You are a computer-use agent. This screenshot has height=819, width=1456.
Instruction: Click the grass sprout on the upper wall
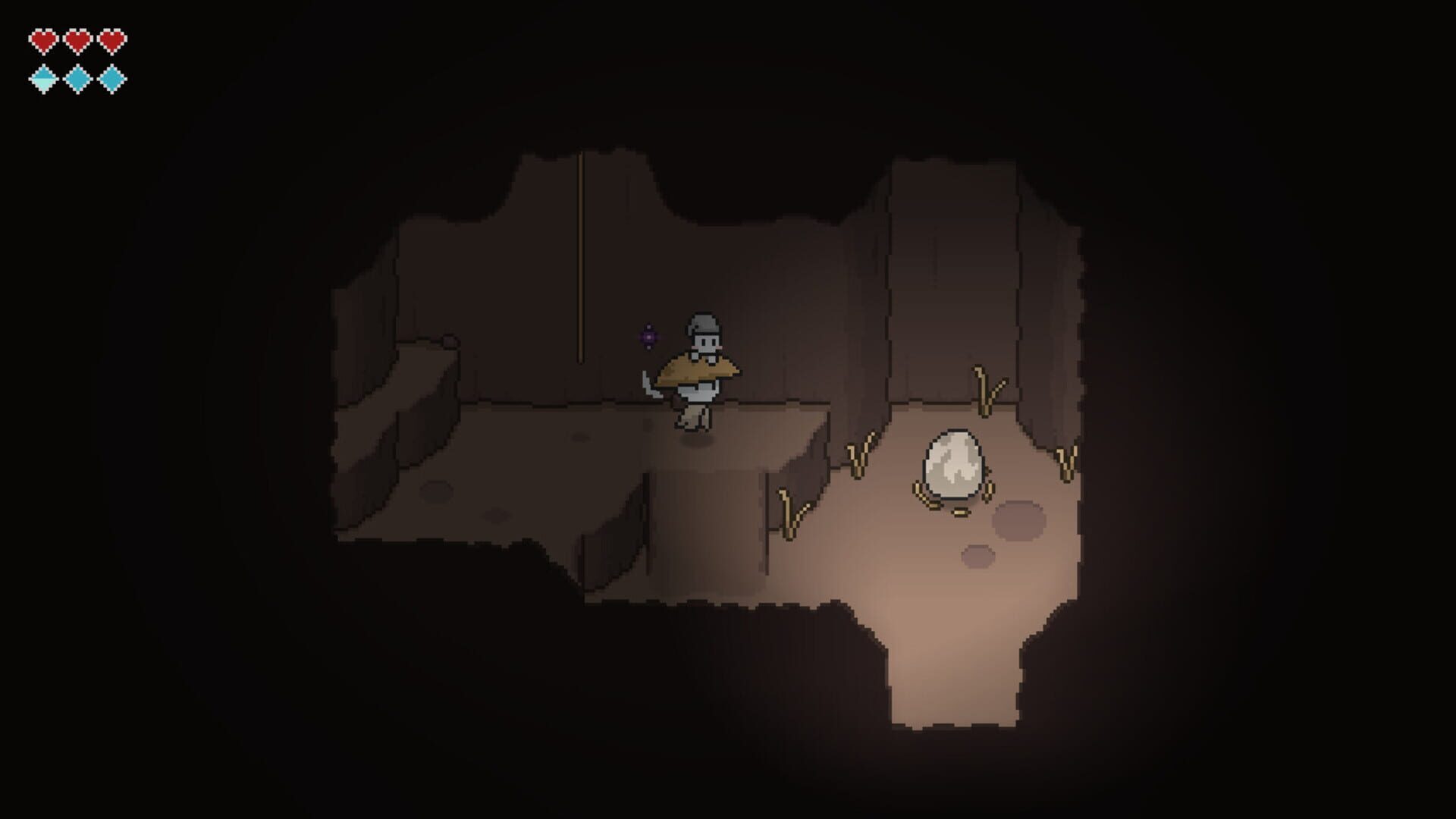coord(986,391)
